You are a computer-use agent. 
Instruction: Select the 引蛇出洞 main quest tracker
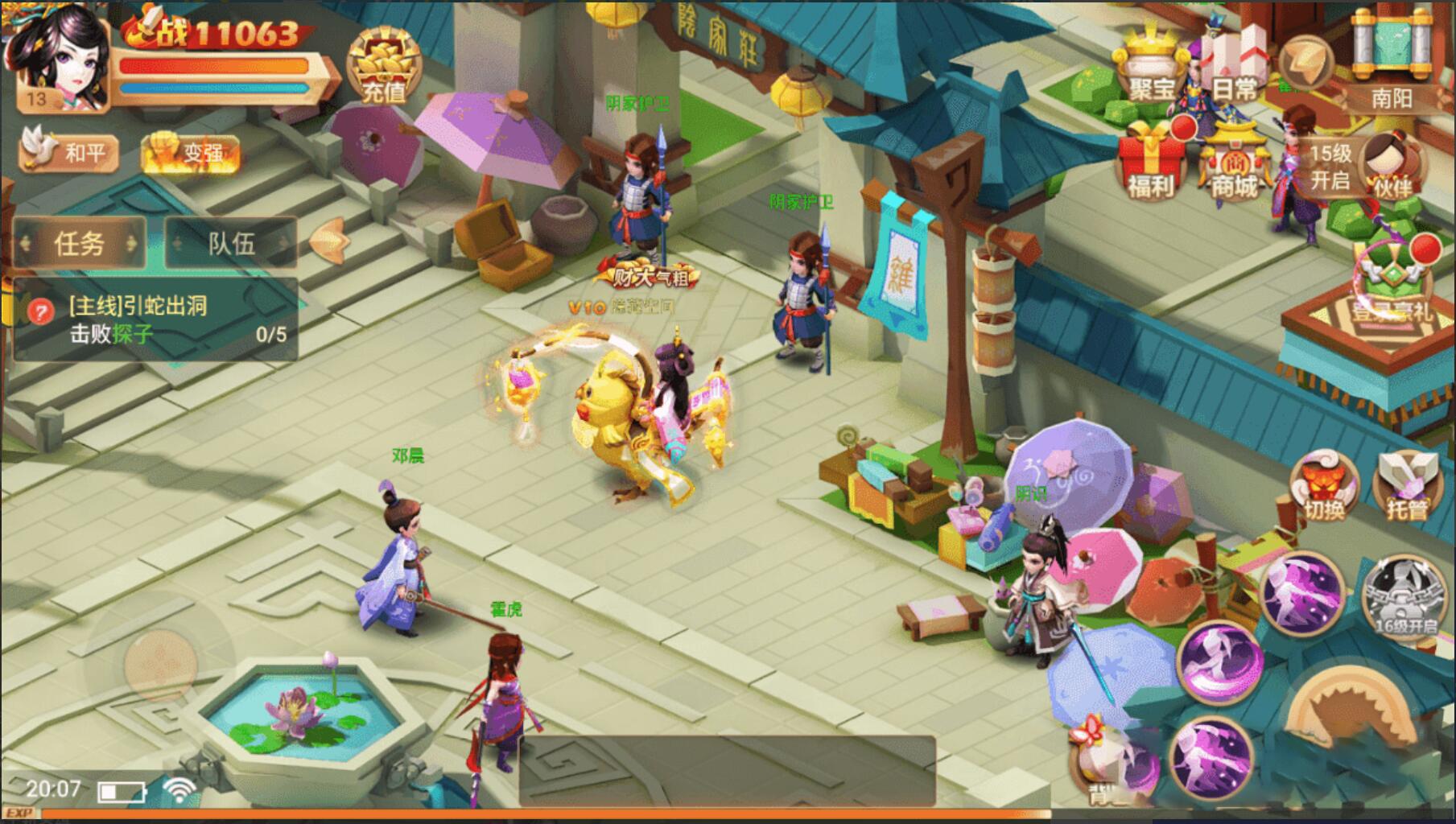[155, 319]
